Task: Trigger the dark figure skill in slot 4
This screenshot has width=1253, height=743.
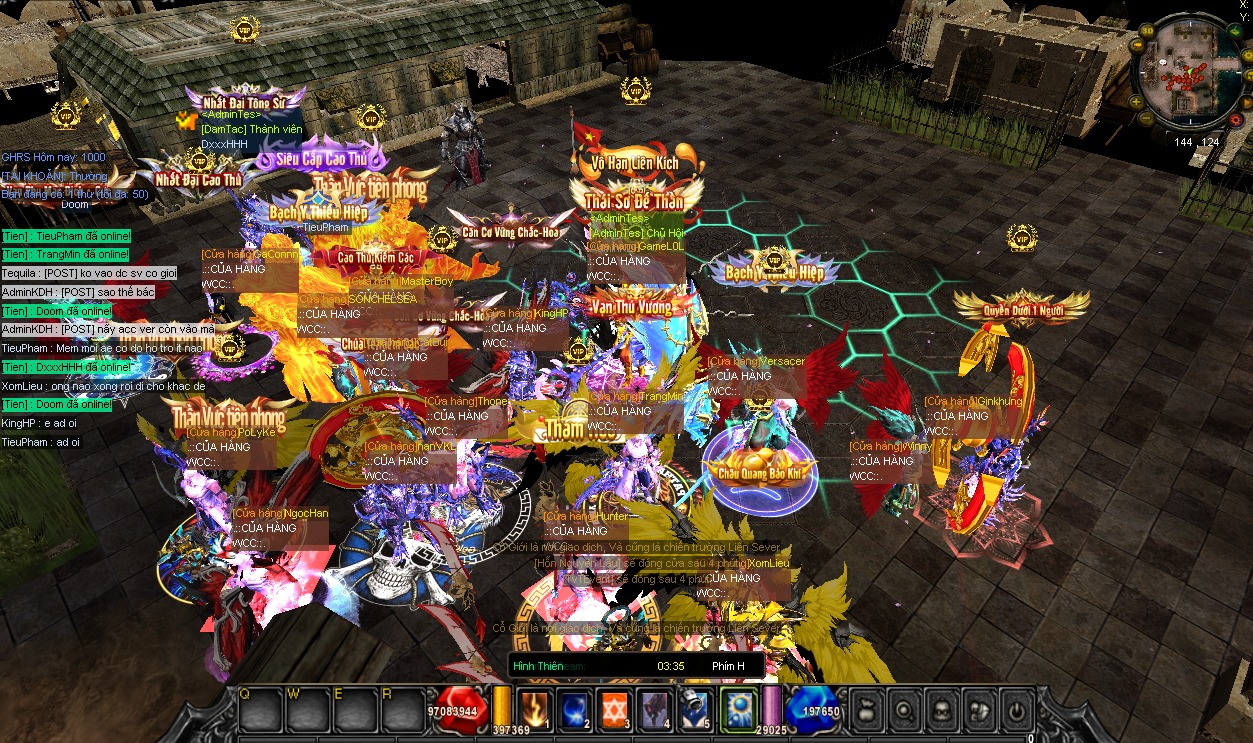Action: pos(655,708)
